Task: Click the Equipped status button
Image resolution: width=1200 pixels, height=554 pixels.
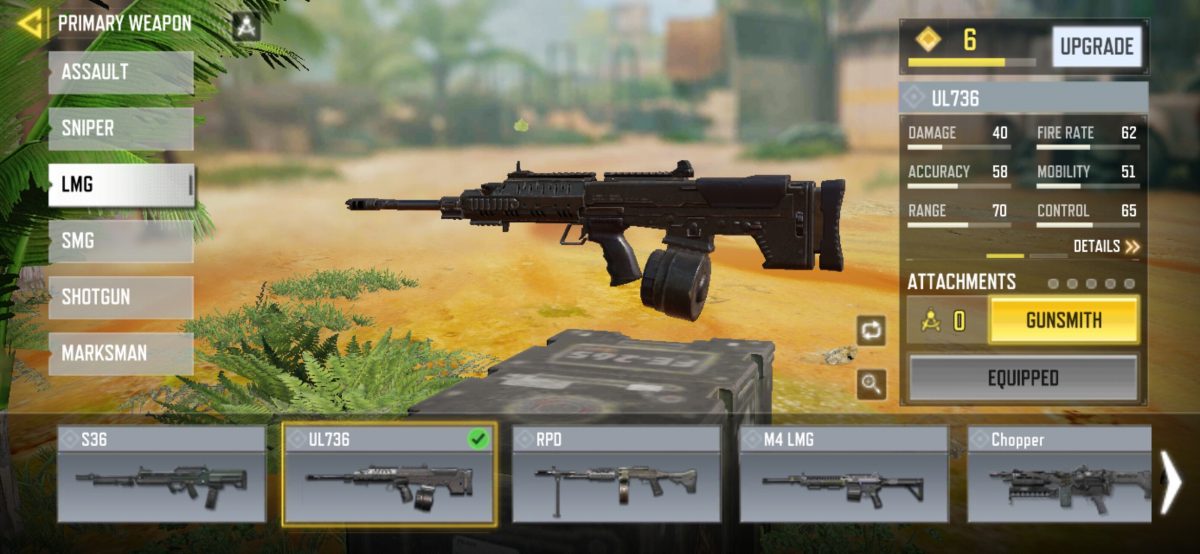Action: tap(1022, 378)
